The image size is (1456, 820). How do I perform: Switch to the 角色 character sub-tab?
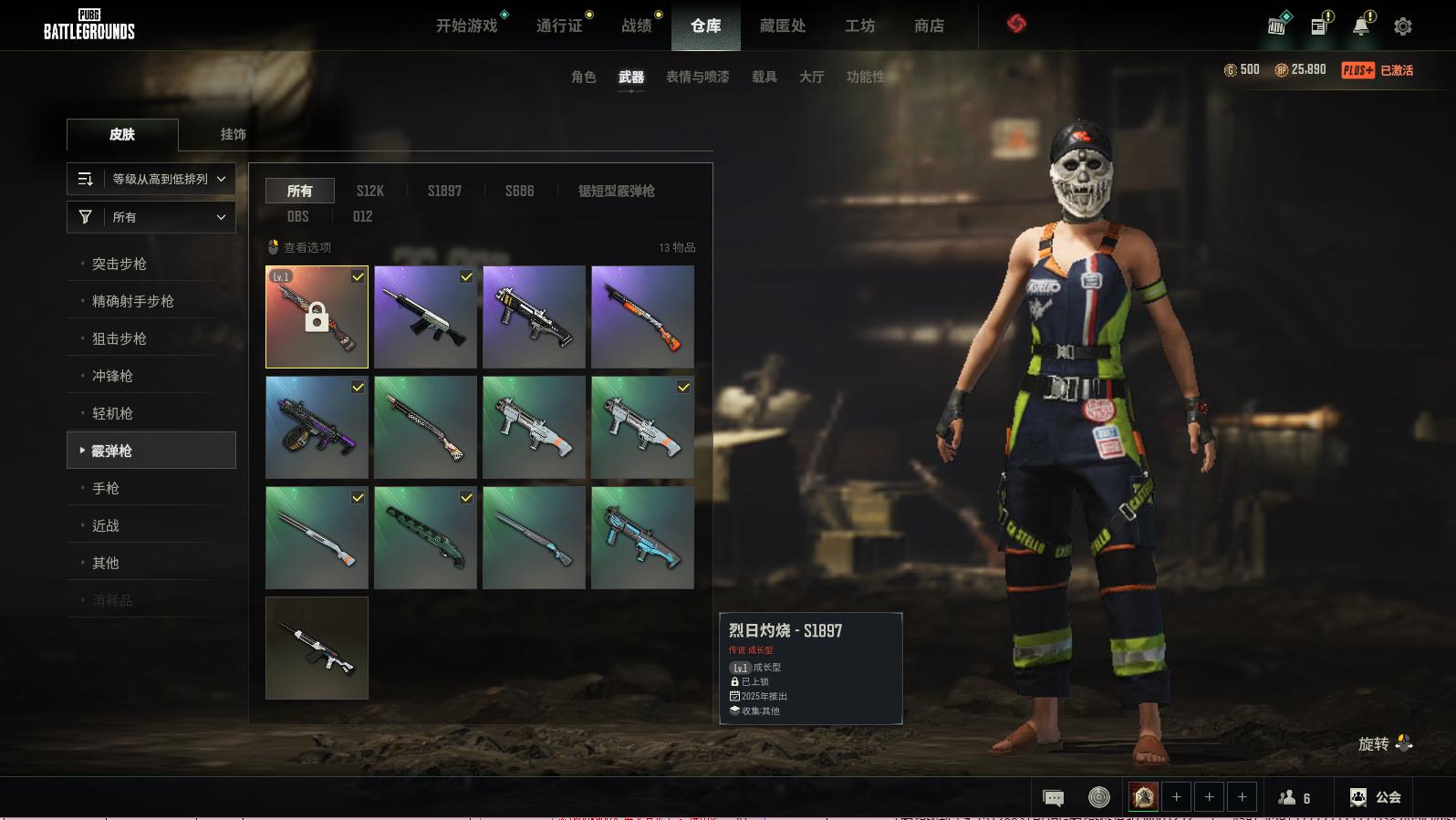pyautogui.click(x=583, y=77)
